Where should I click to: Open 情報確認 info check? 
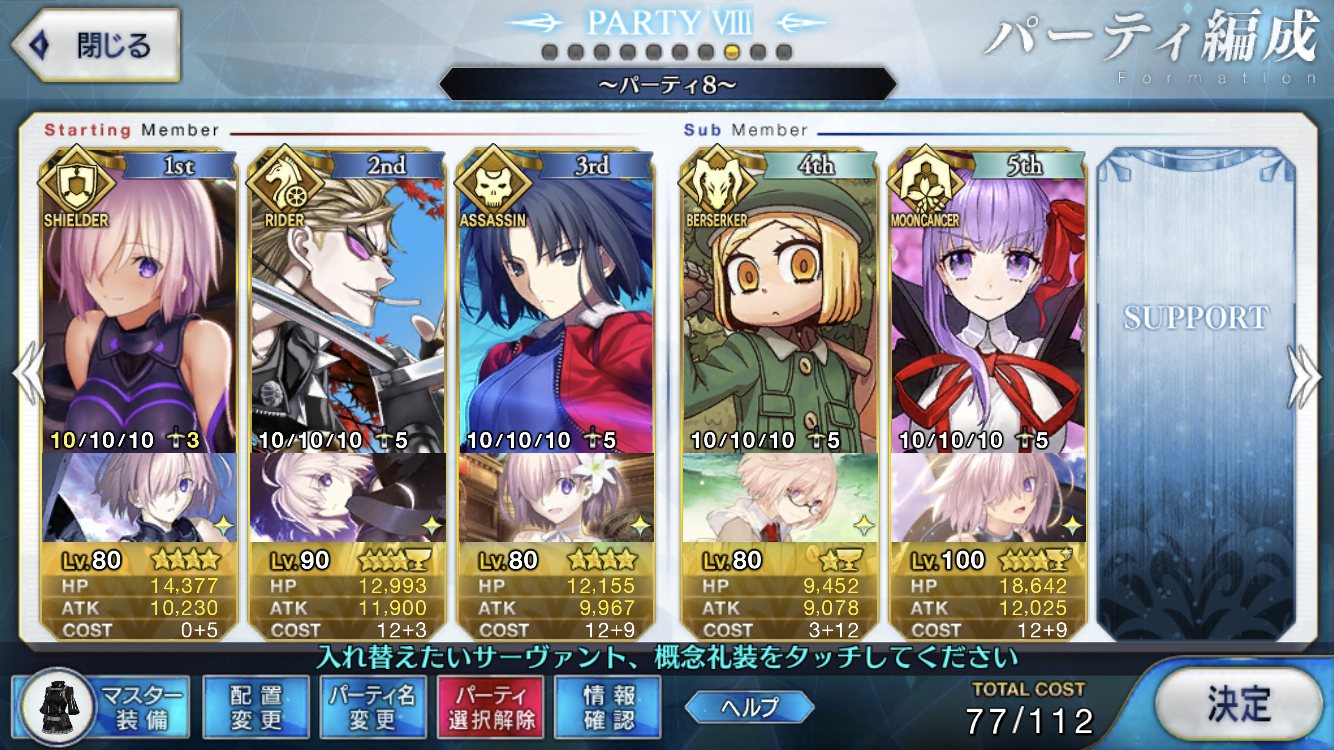coord(609,707)
